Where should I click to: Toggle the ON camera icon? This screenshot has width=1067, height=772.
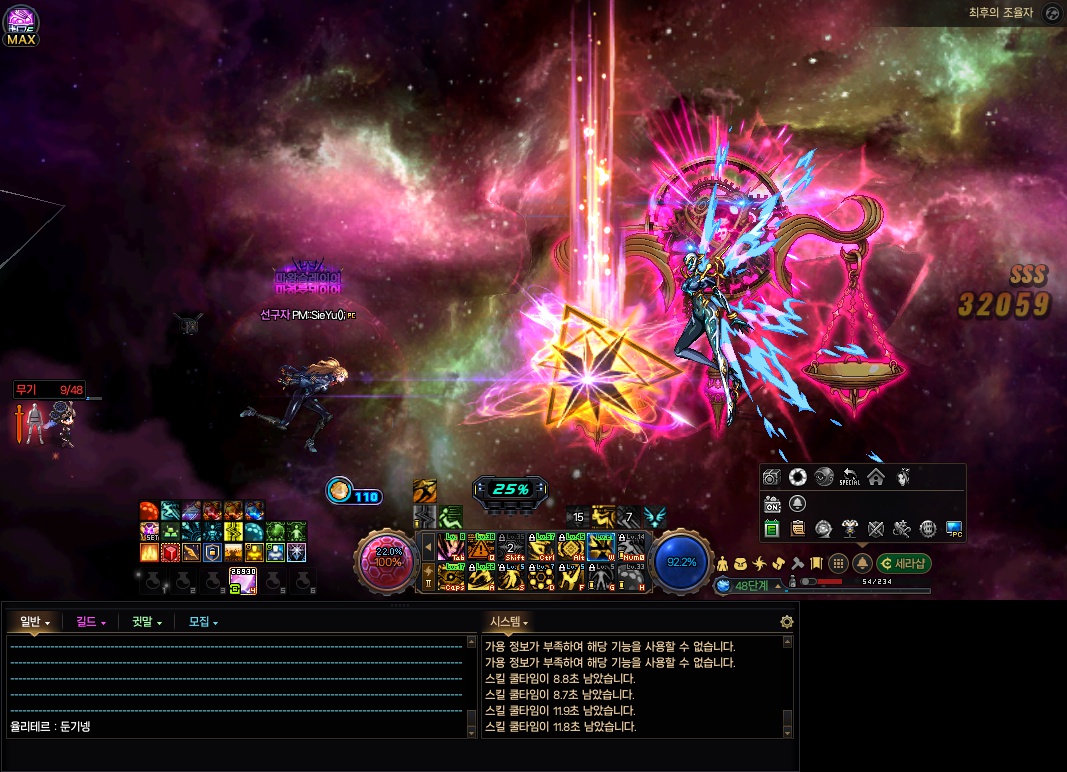point(772,503)
